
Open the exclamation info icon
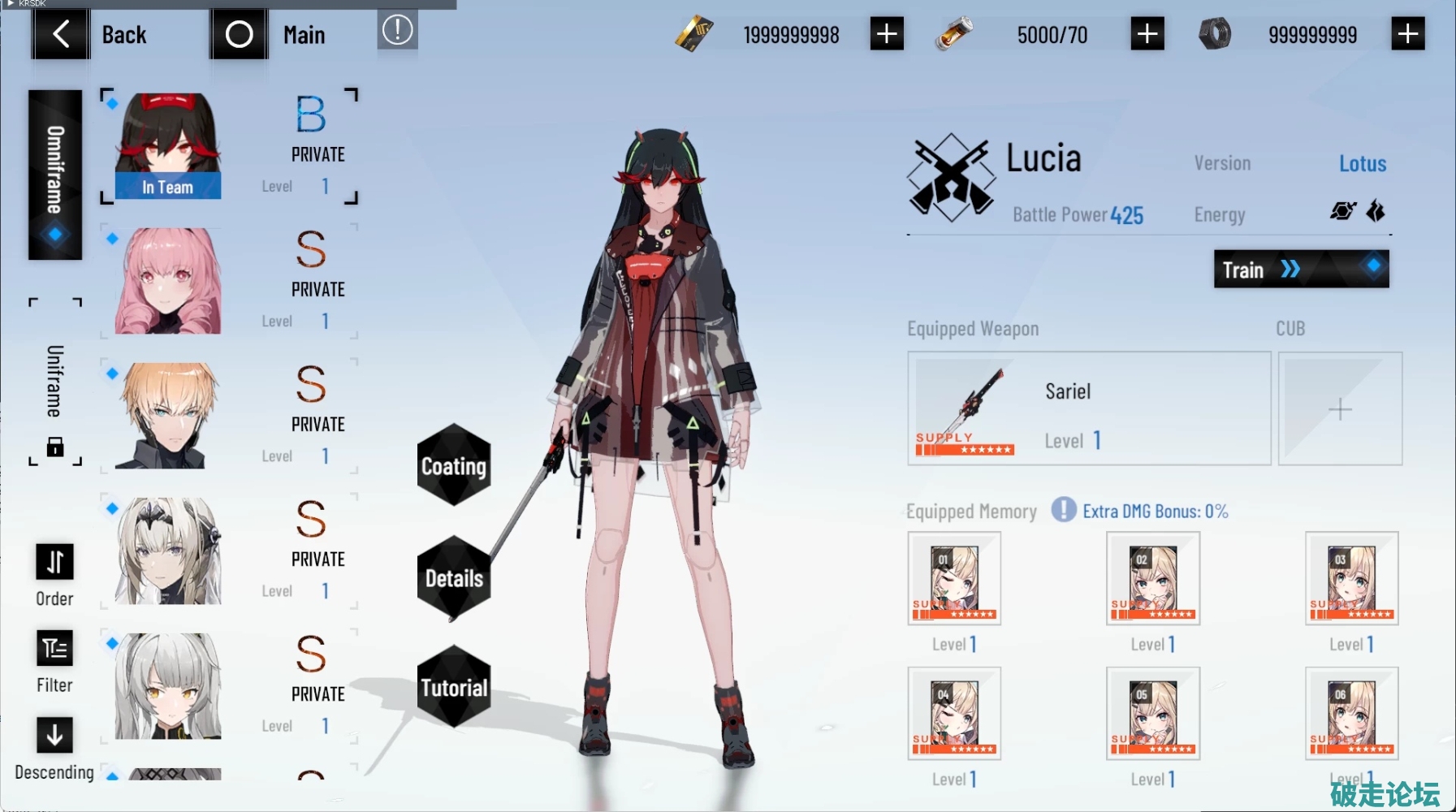[397, 31]
